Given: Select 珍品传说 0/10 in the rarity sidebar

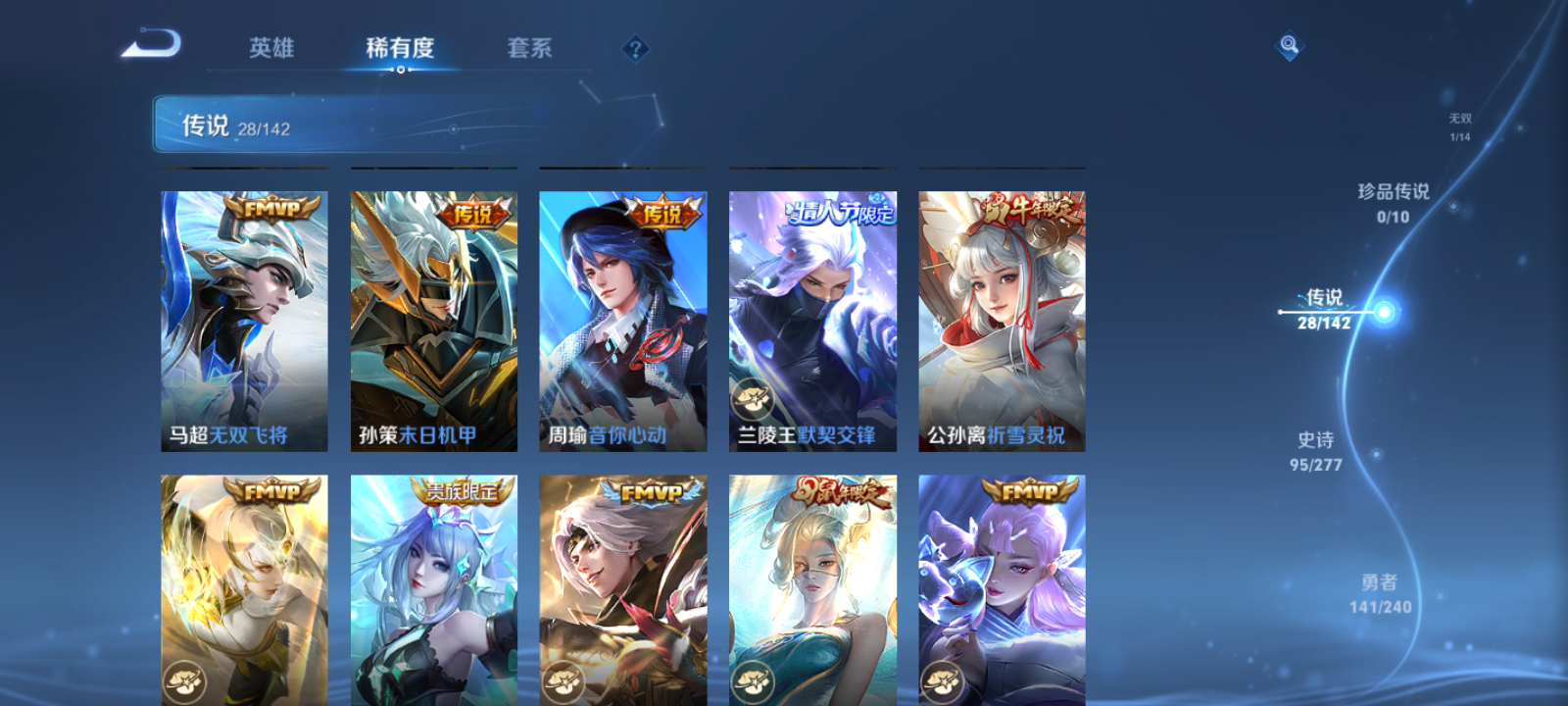Looking at the screenshot, I should tap(1392, 202).
